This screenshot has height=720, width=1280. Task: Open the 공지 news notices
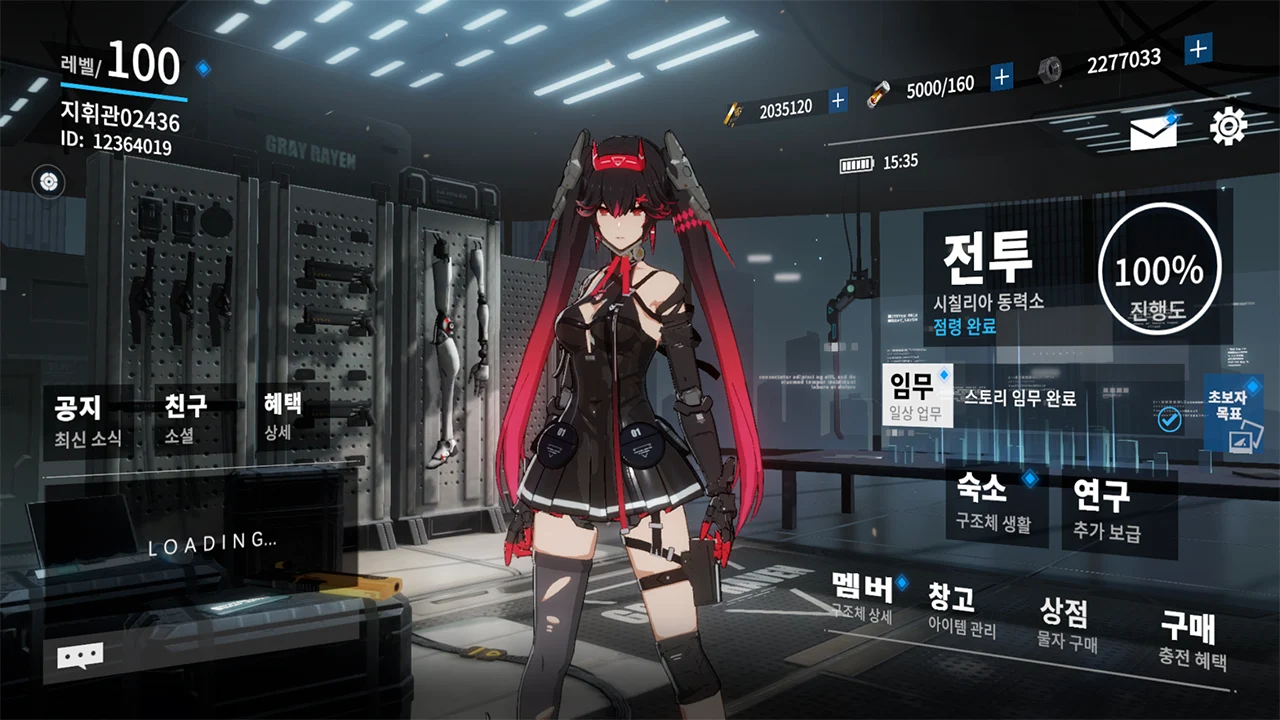[x=86, y=418]
